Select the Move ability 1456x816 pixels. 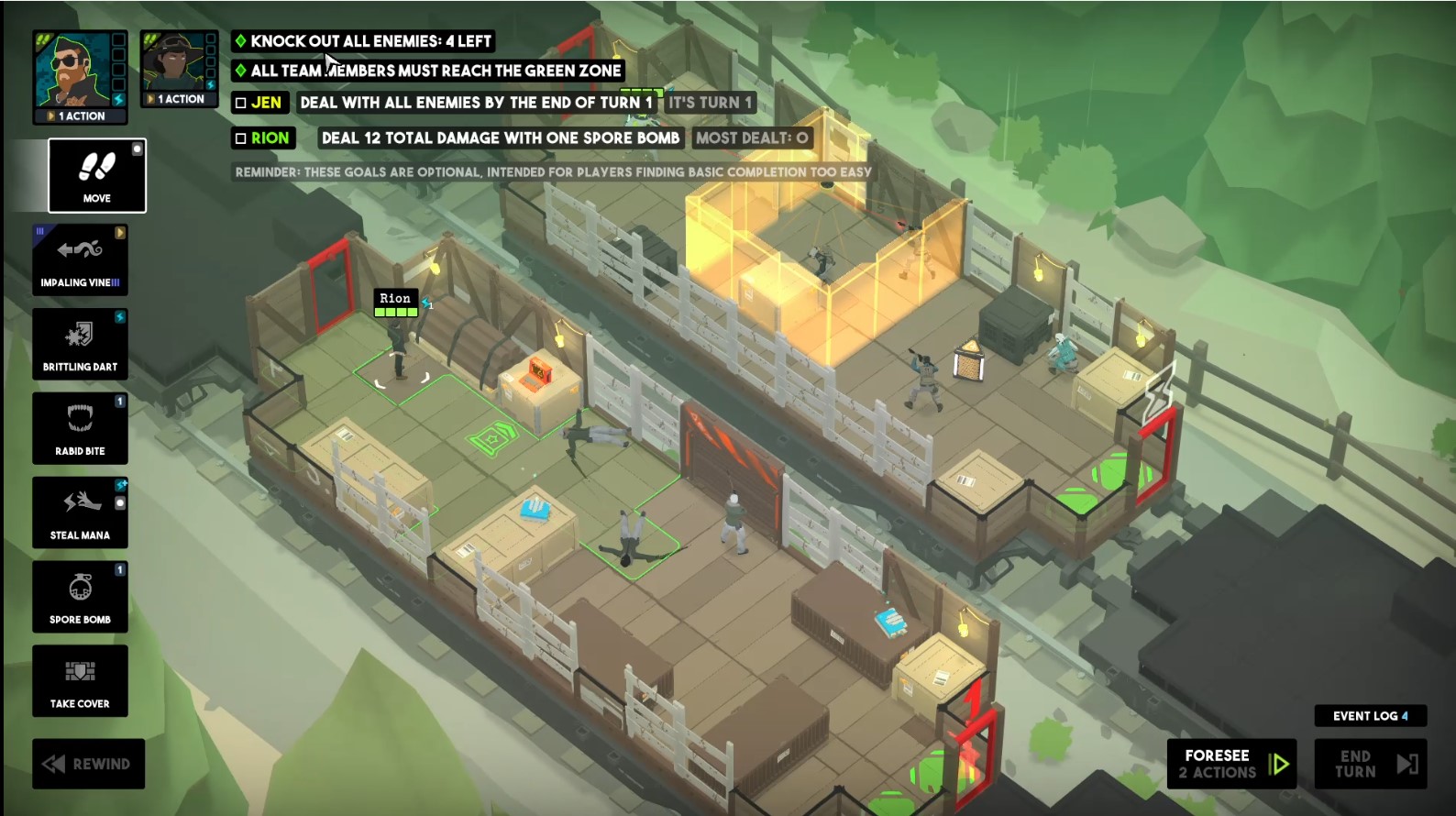point(96,174)
